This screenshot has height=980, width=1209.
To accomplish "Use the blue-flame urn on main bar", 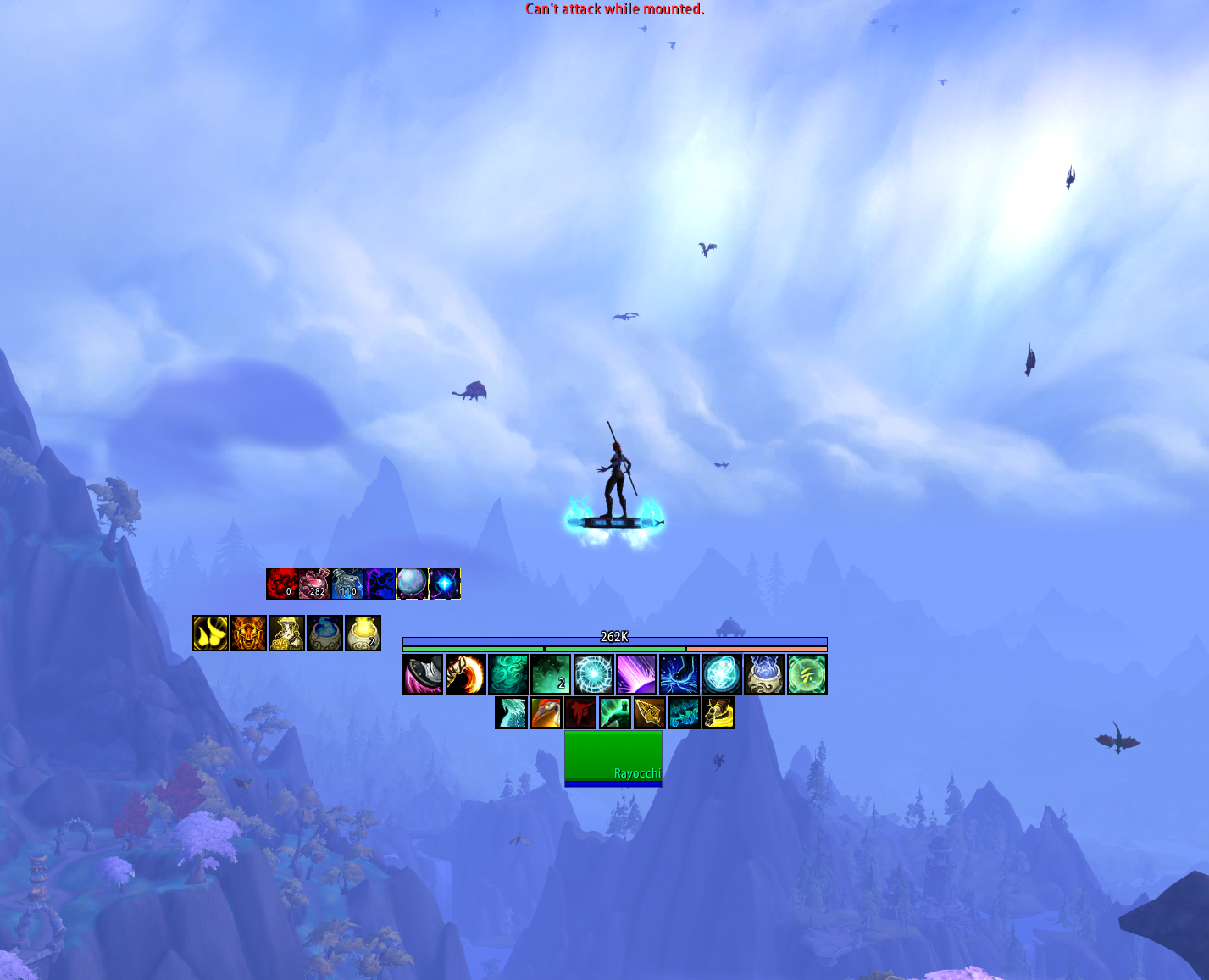I will pos(764,674).
